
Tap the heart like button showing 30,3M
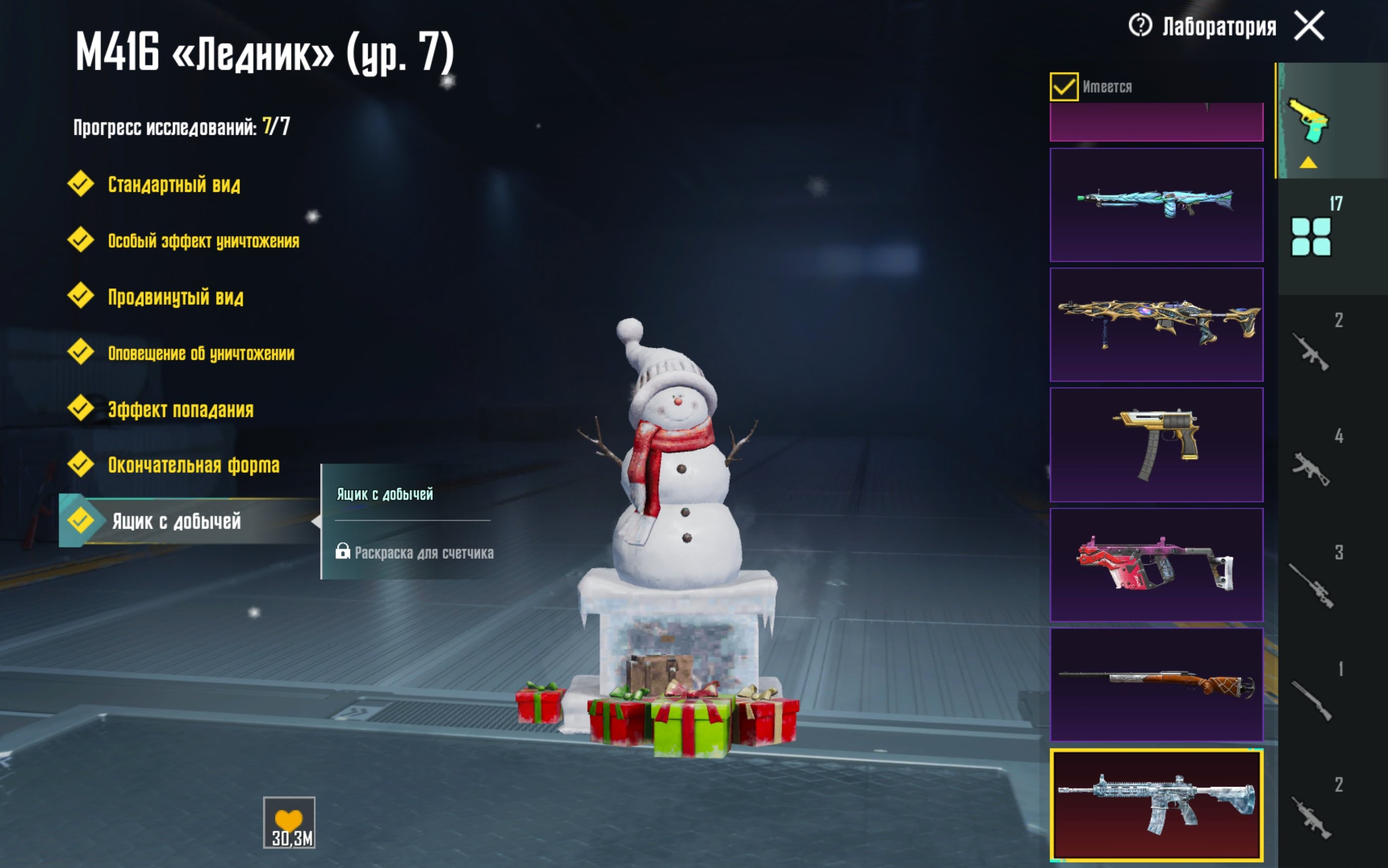(x=289, y=822)
